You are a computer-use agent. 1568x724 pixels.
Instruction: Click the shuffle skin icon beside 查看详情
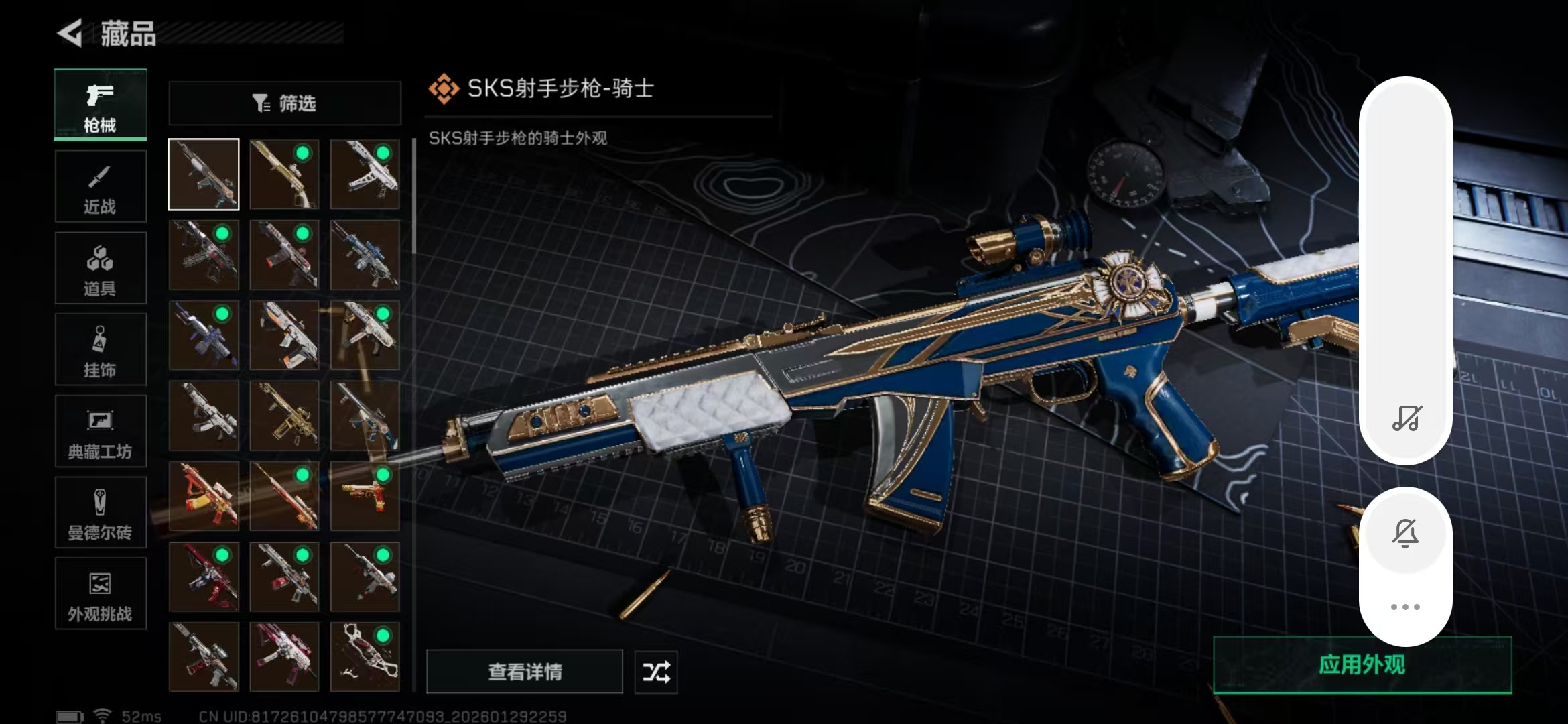655,672
